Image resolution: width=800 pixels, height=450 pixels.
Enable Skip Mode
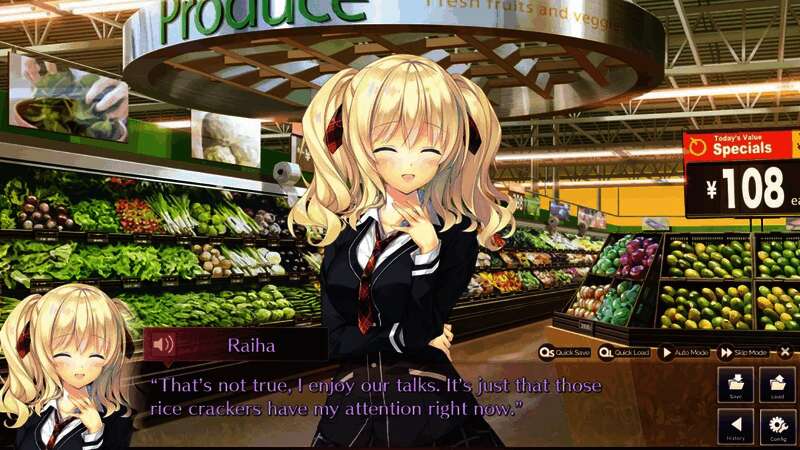[x=742, y=352]
